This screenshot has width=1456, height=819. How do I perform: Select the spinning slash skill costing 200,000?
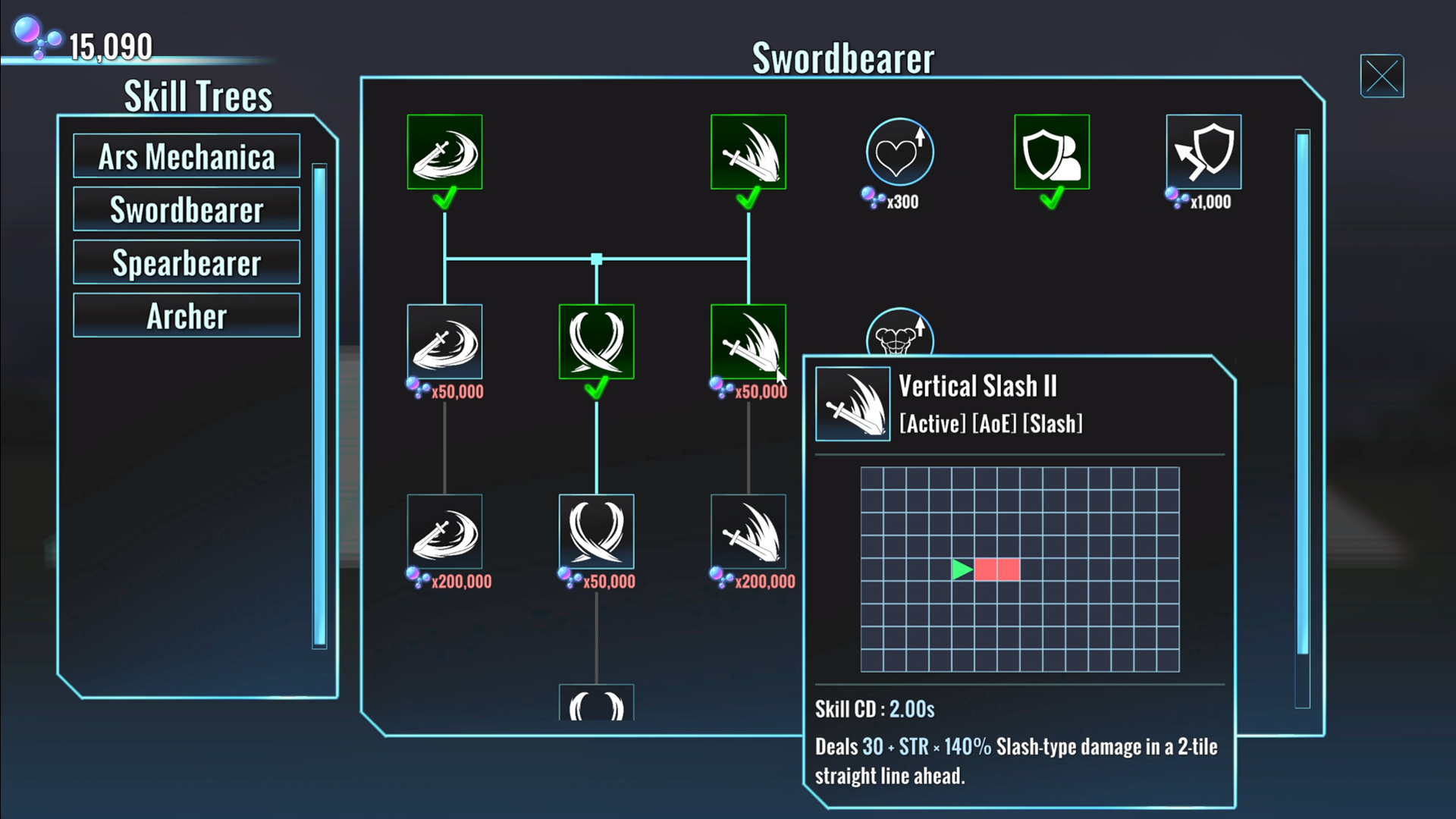coord(444,532)
